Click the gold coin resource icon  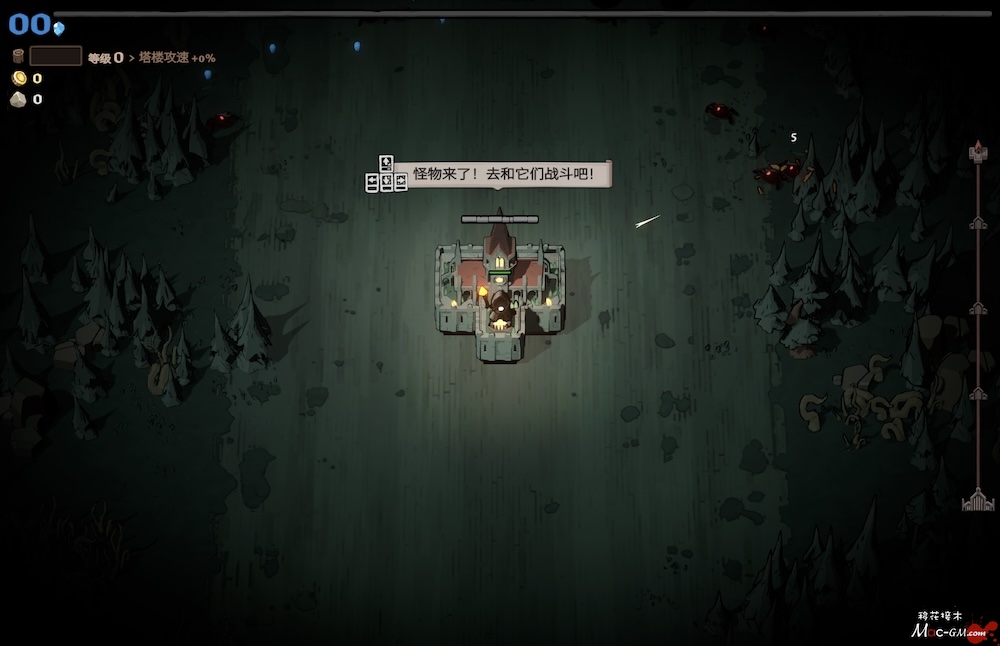point(18,78)
